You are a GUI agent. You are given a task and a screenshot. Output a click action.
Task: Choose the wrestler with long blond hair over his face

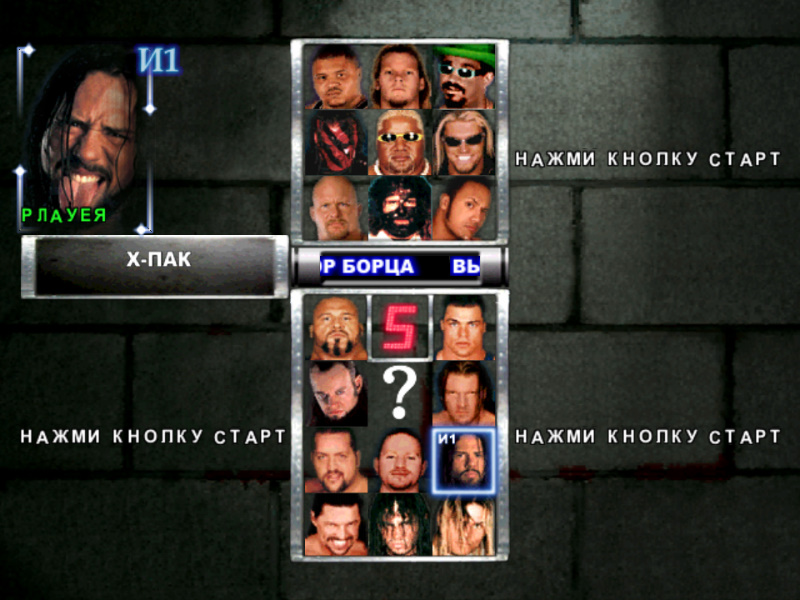(464, 525)
